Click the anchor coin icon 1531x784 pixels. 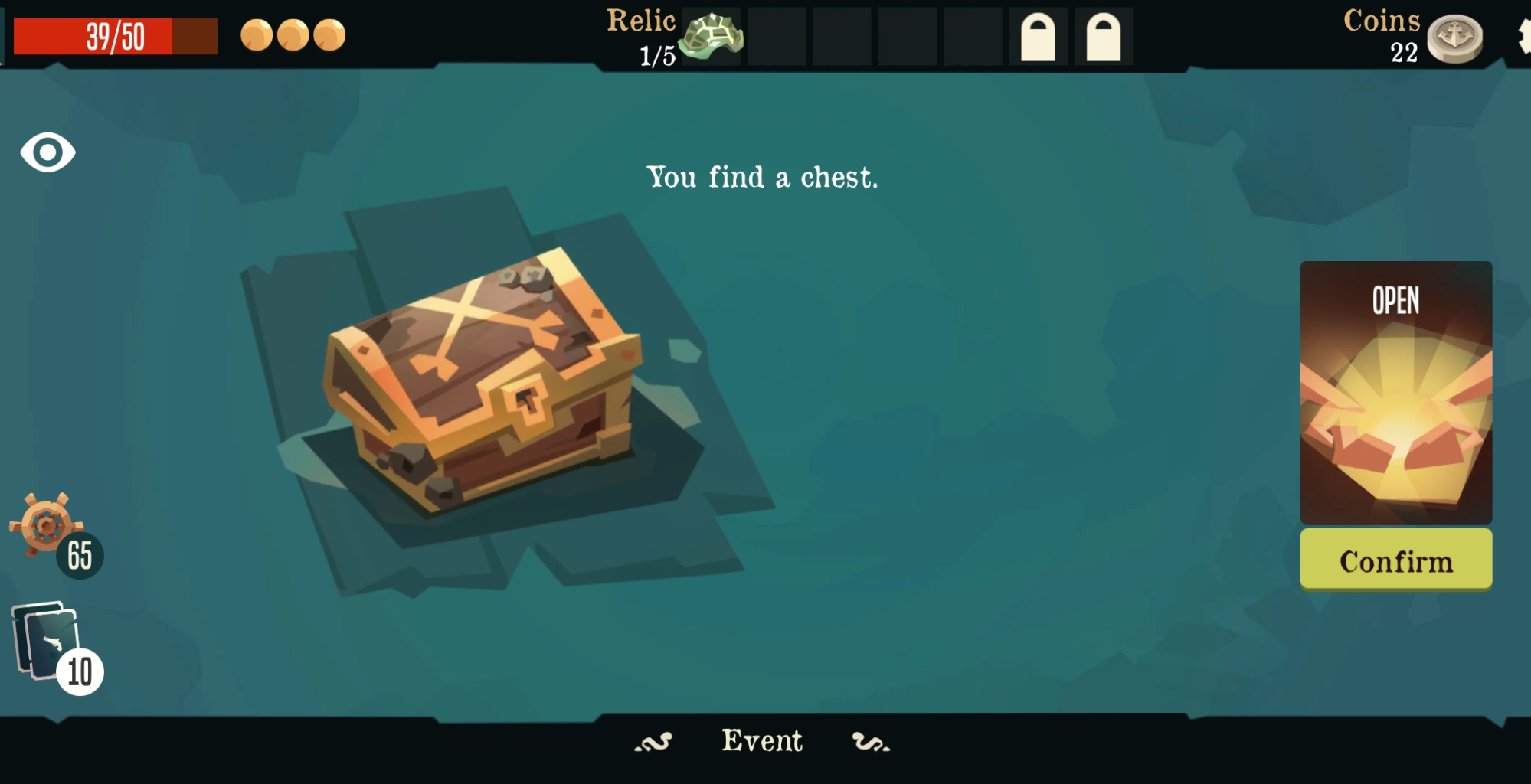(1454, 38)
